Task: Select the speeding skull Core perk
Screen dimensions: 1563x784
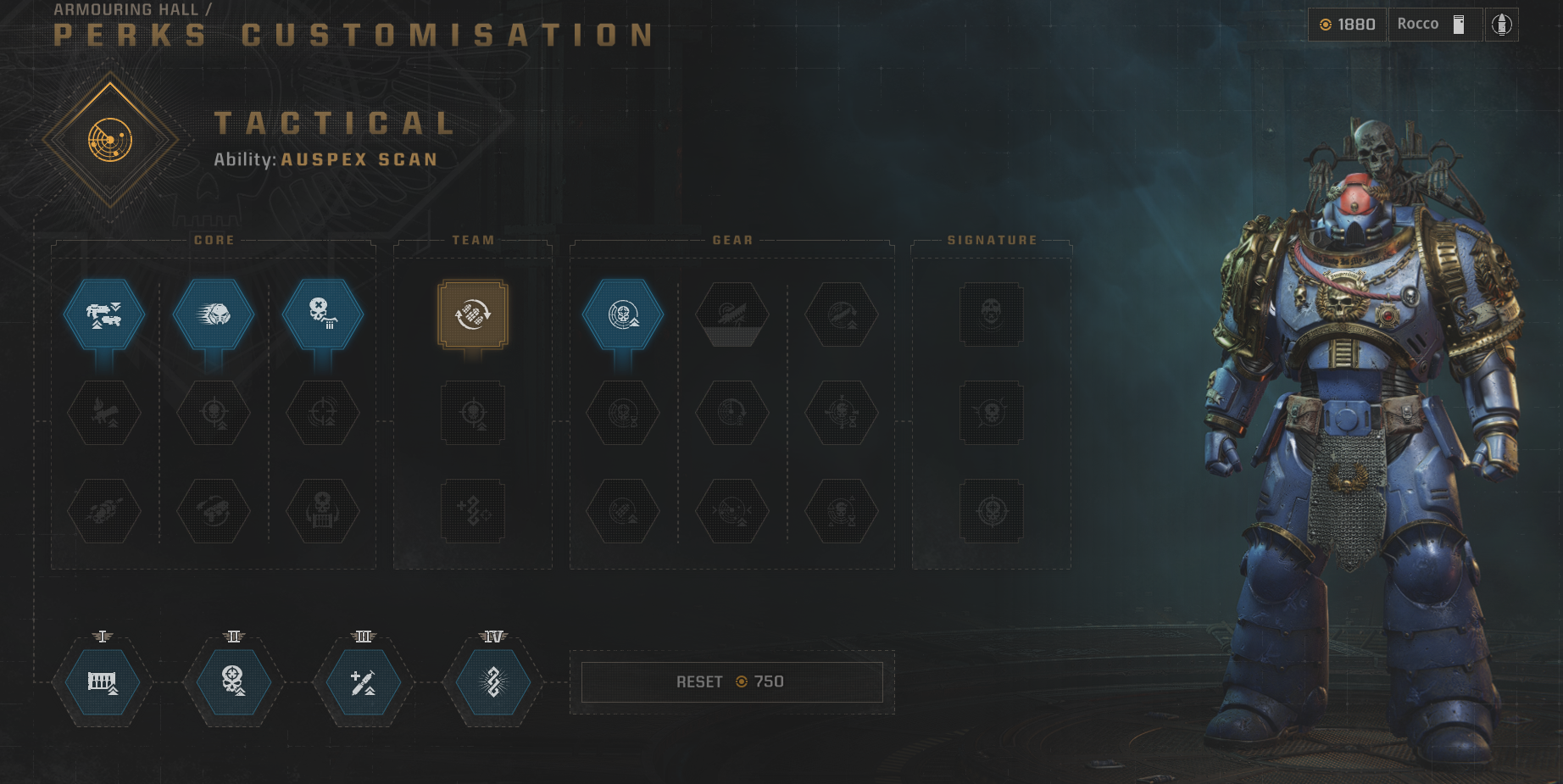Action: pyautogui.click(x=213, y=314)
